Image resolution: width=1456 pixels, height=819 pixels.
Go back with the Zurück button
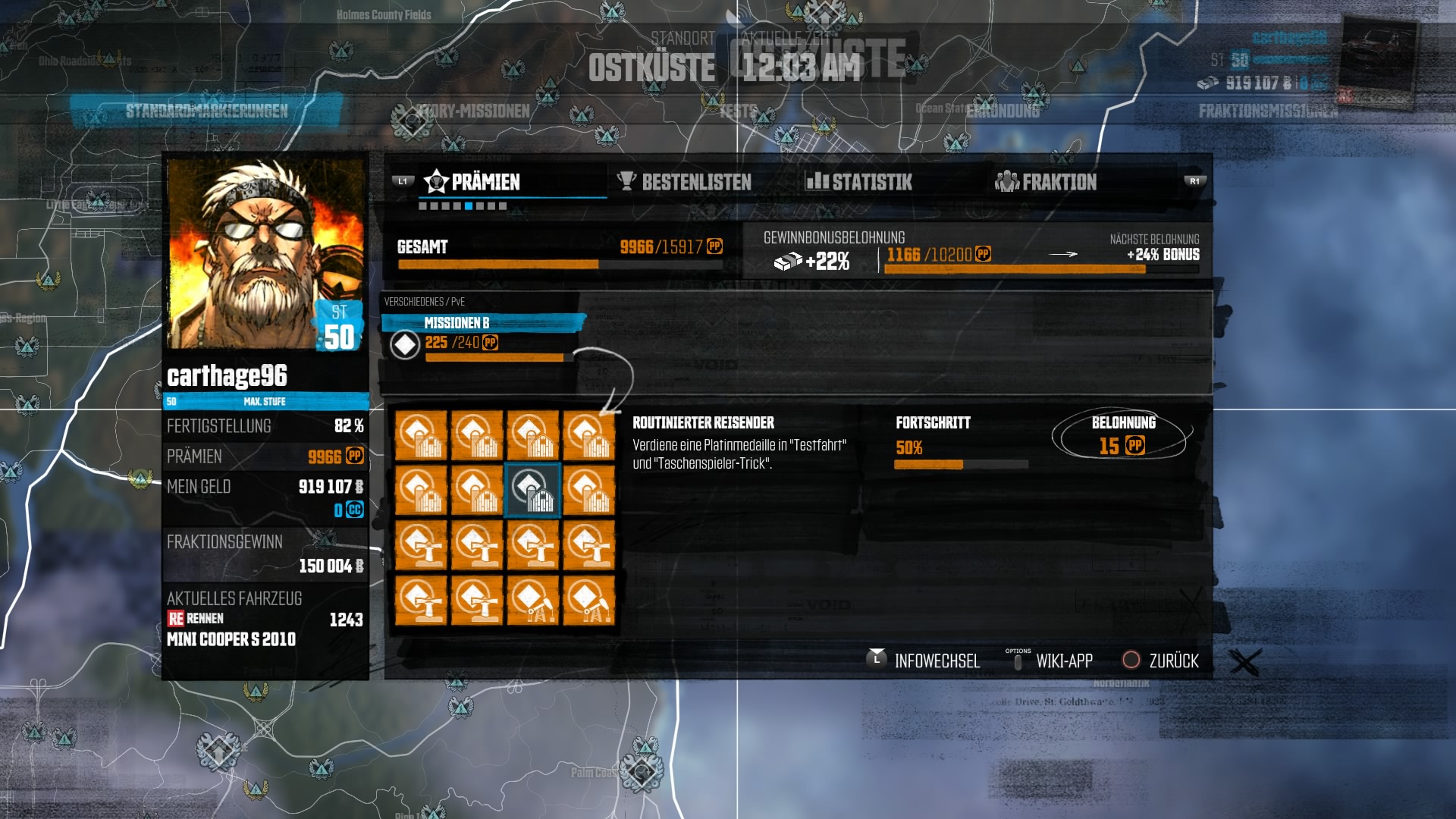(1161, 661)
